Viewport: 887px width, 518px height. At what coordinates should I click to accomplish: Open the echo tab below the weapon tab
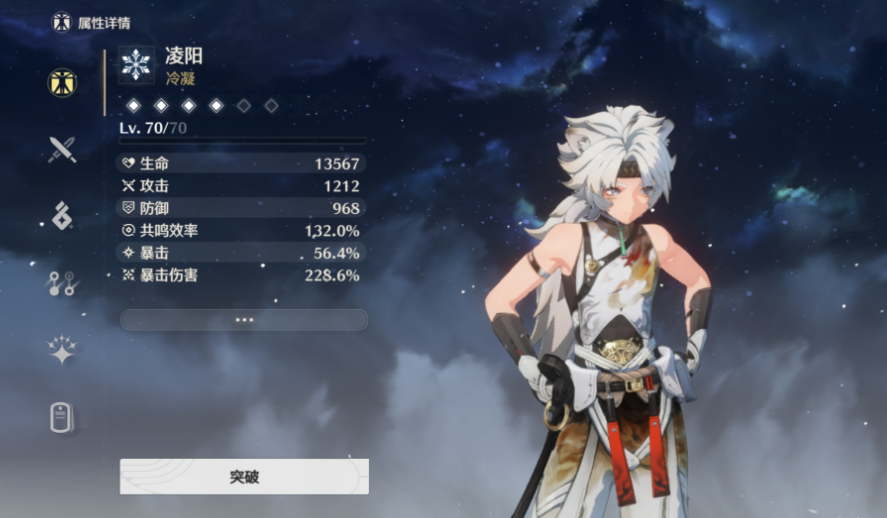(x=63, y=216)
